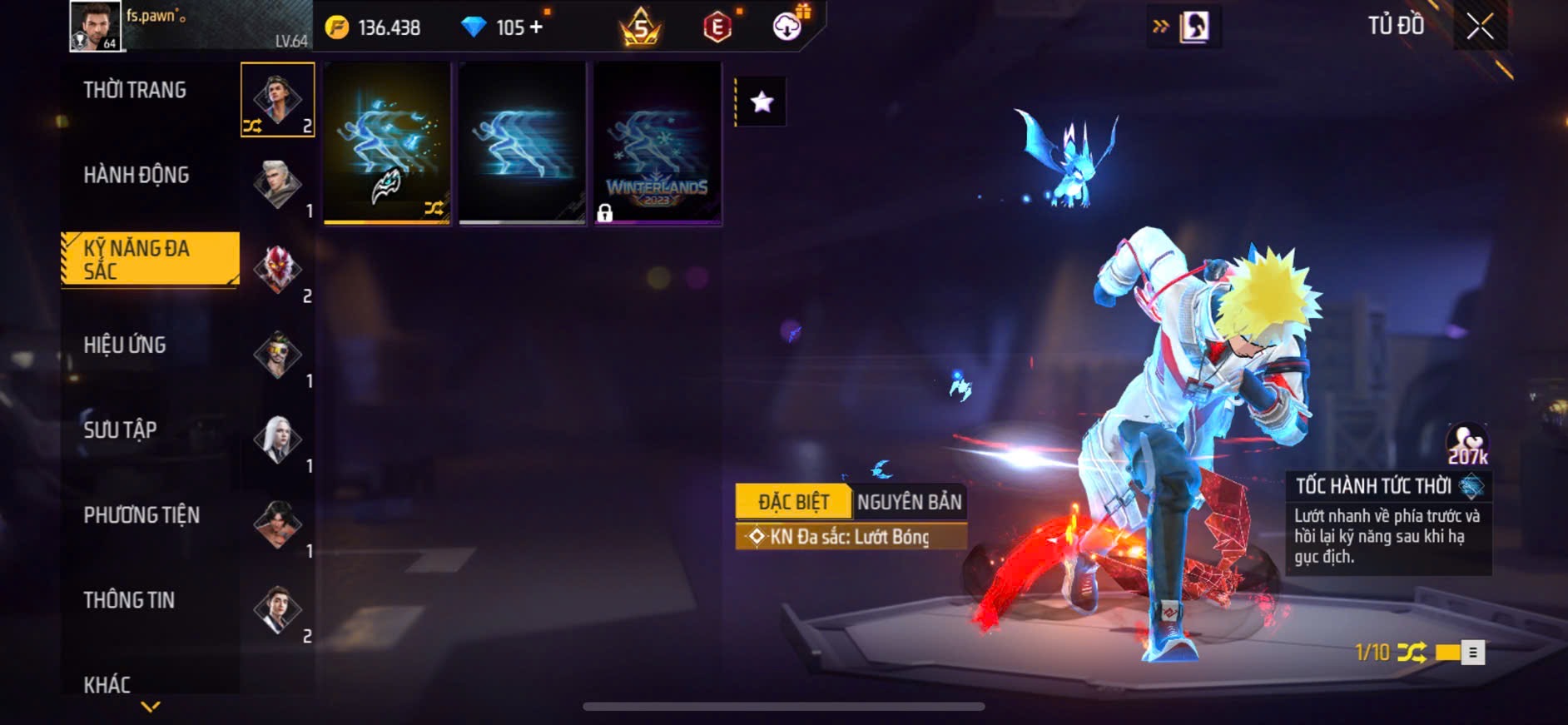
Task: Open the cloud download gift icon
Action: [786, 27]
